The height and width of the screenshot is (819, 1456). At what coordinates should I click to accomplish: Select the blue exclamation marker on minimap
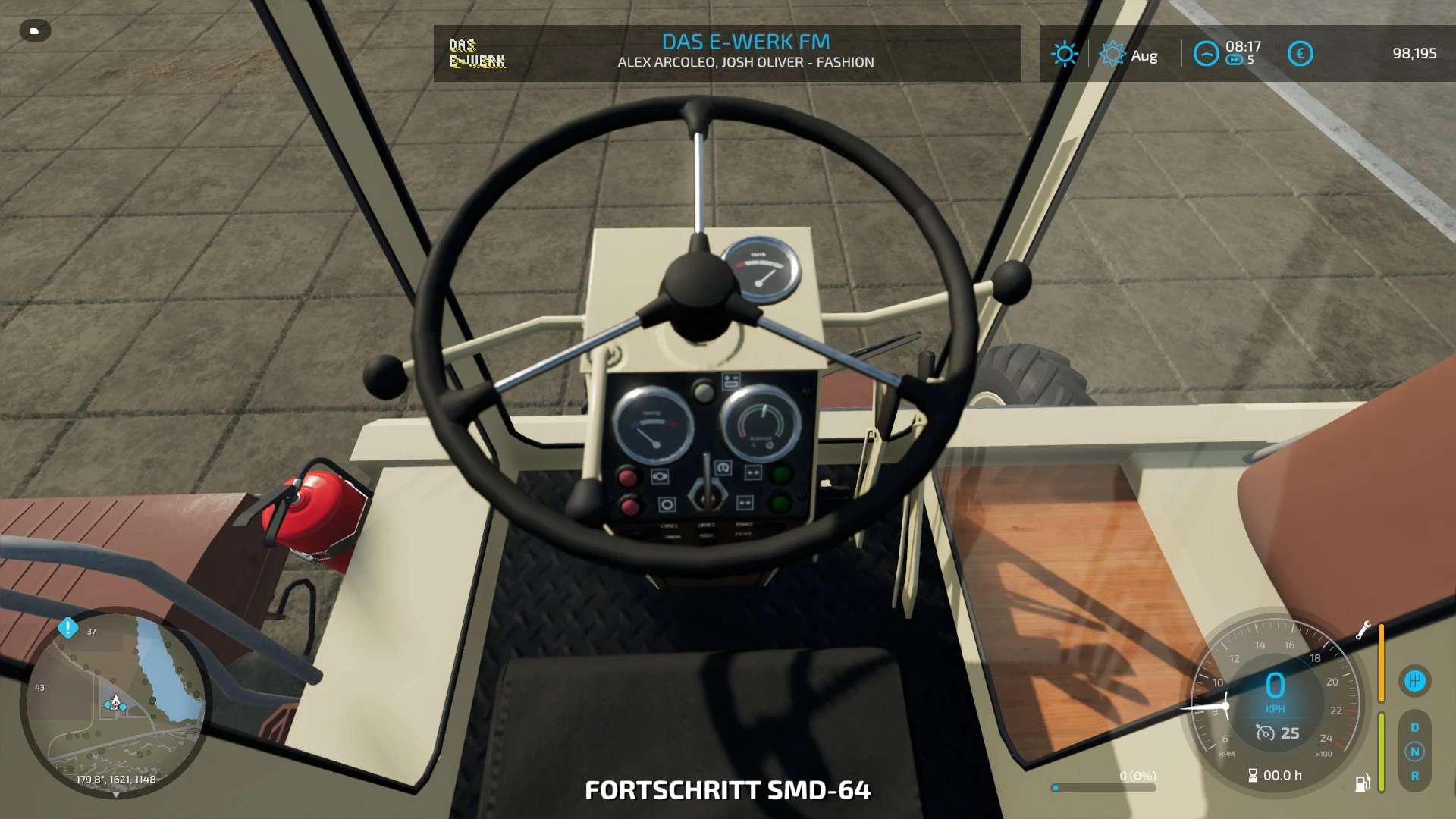point(68,628)
